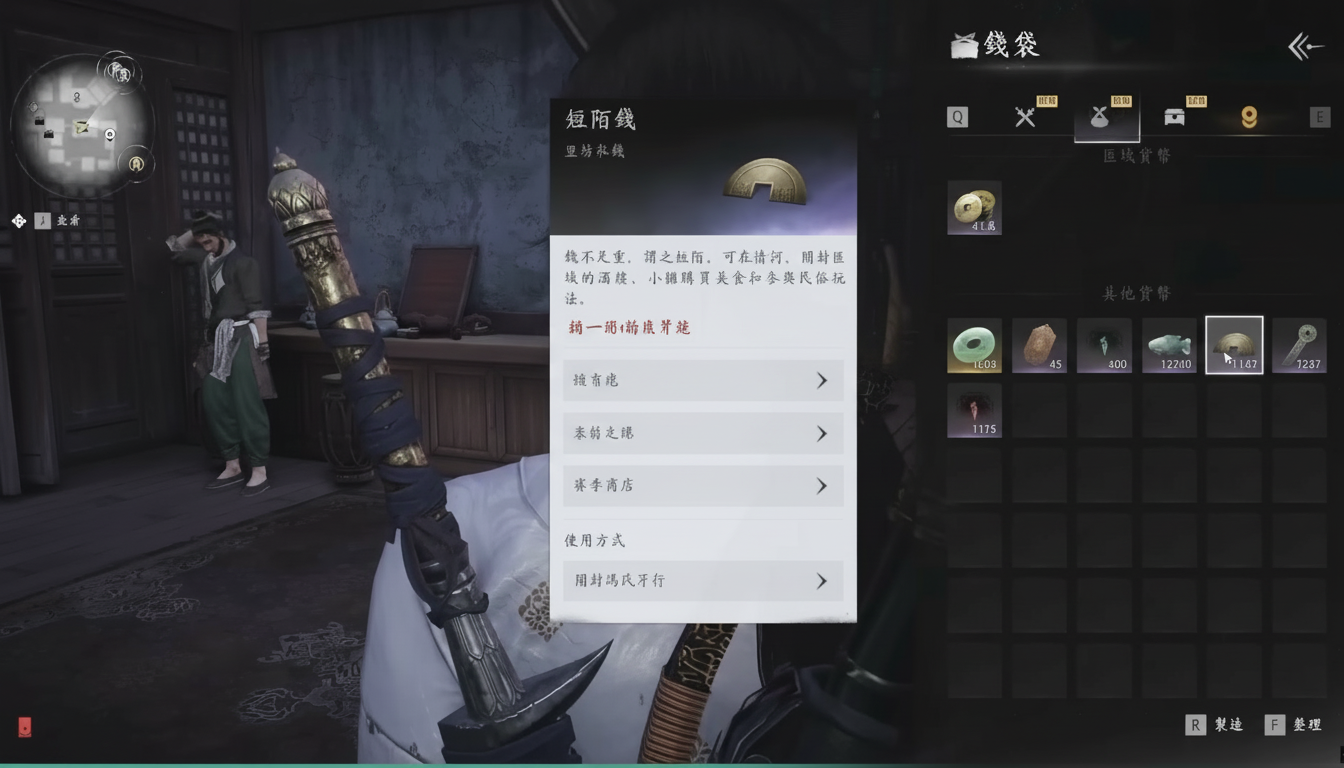The width and height of the screenshot is (1344, 768).
Task: Select the regional currency coin showing 41萬
Action: click(x=973, y=207)
